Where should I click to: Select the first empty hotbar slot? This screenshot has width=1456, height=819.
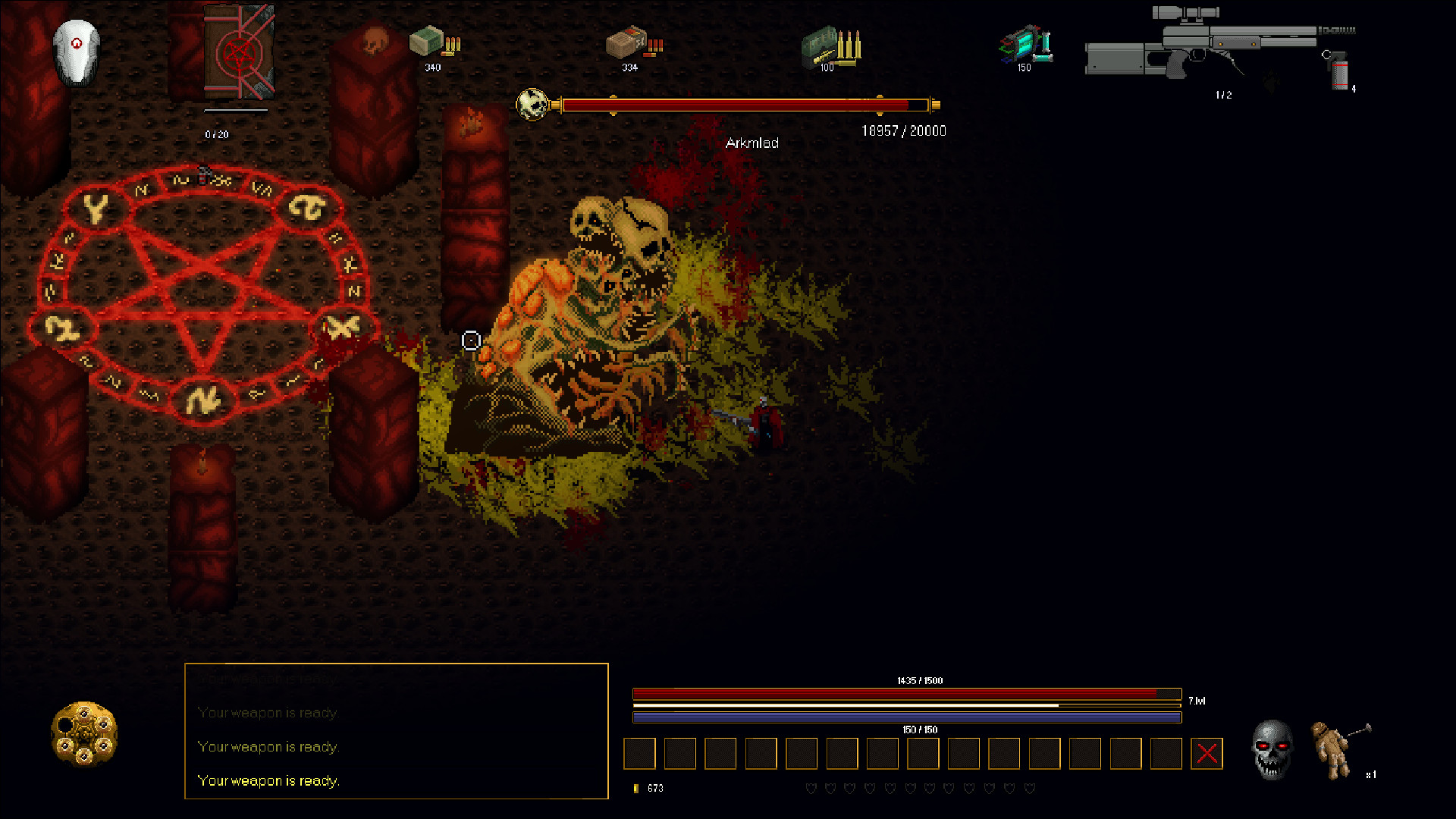click(639, 753)
